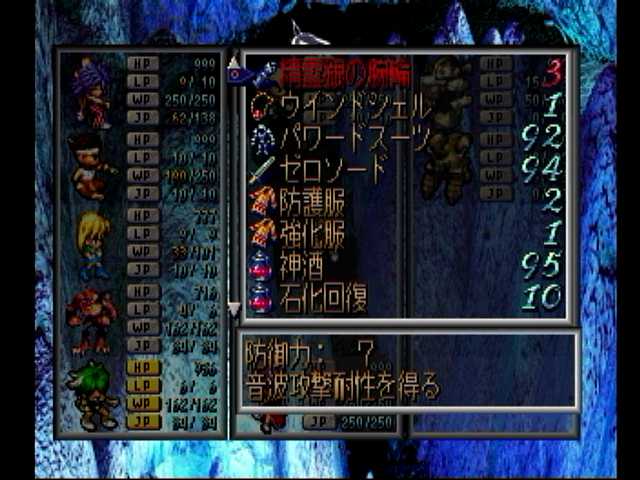Viewport: 640px width, 480px height.
Task: Pick the red monster party member
Action: click(91, 318)
